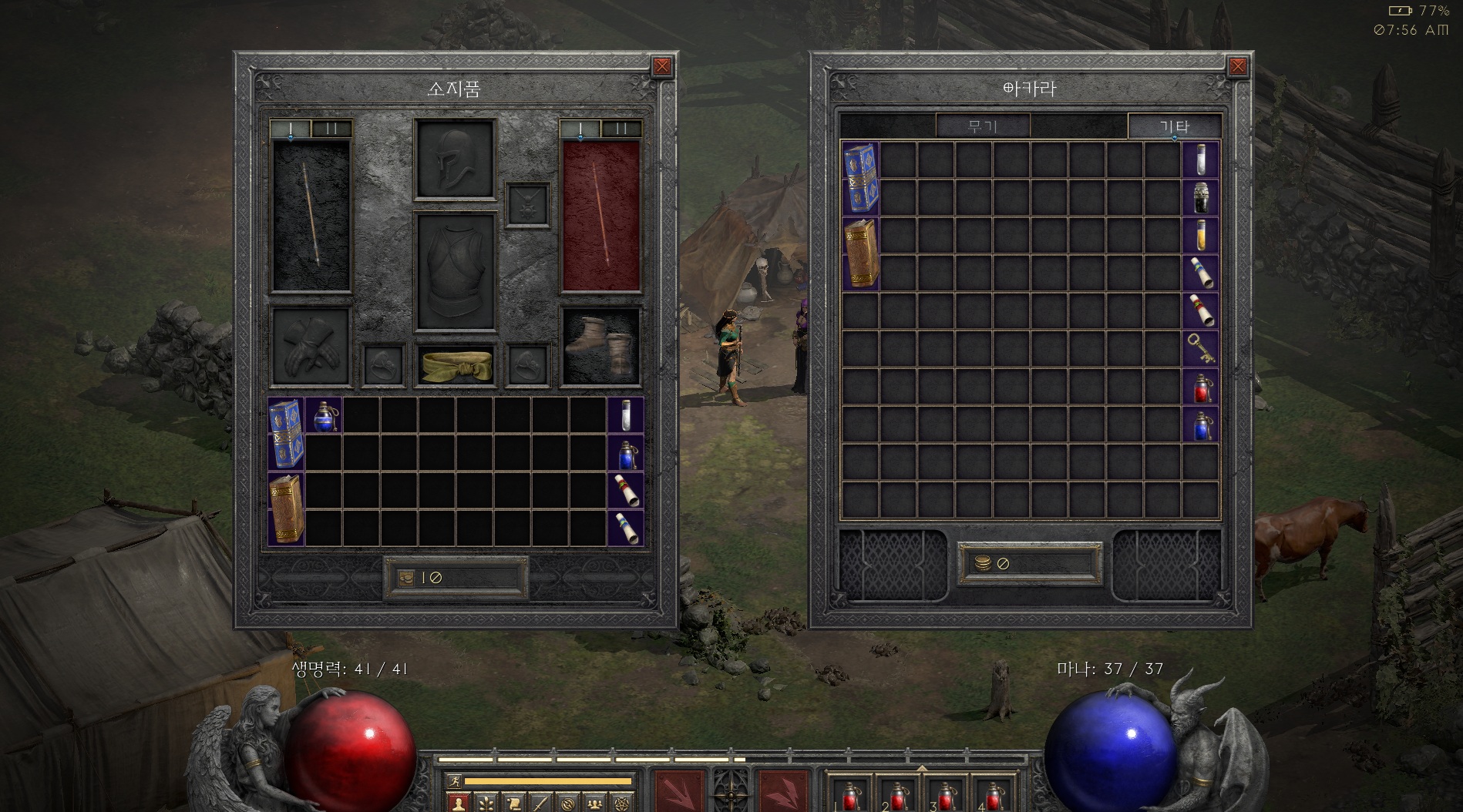Select the yellow vial in the shop
This screenshot has width=1463, height=812.
pyautogui.click(x=1201, y=235)
